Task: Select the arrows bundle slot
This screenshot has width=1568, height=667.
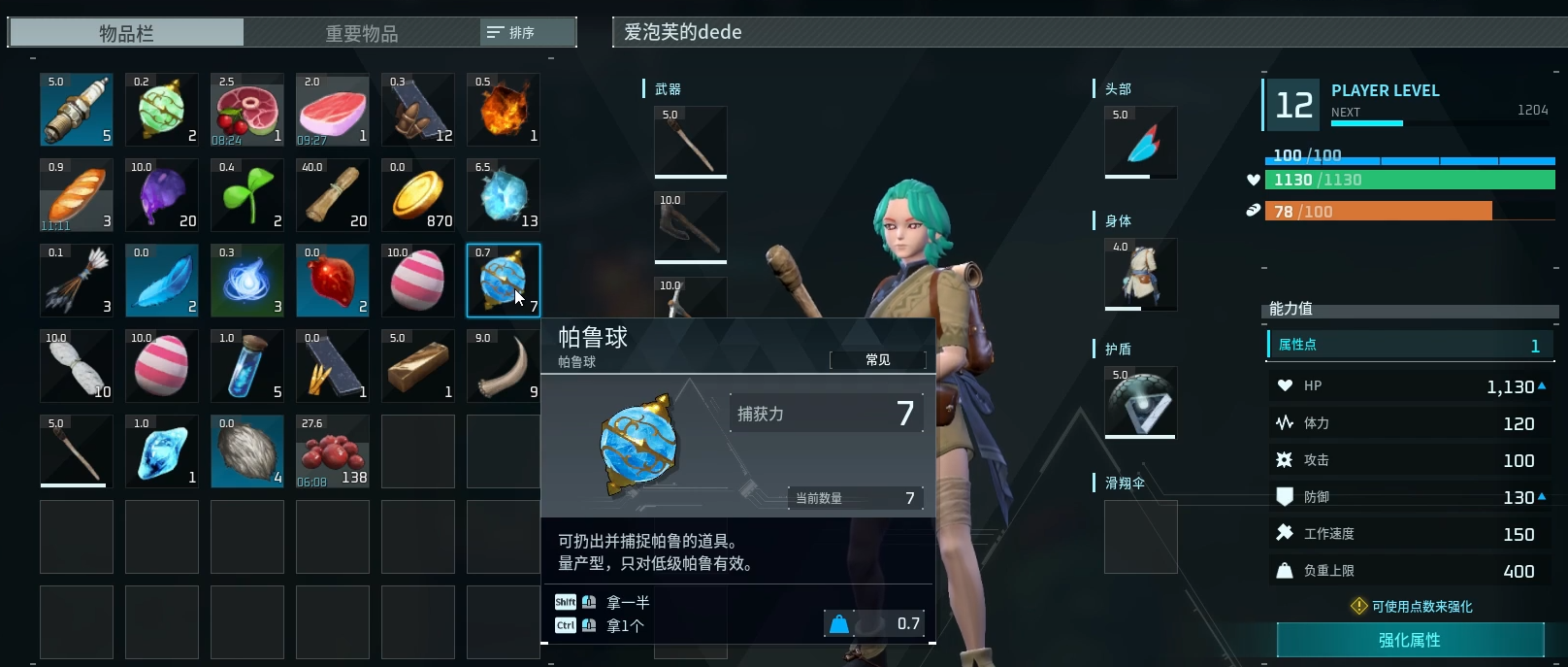Action: click(77, 281)
